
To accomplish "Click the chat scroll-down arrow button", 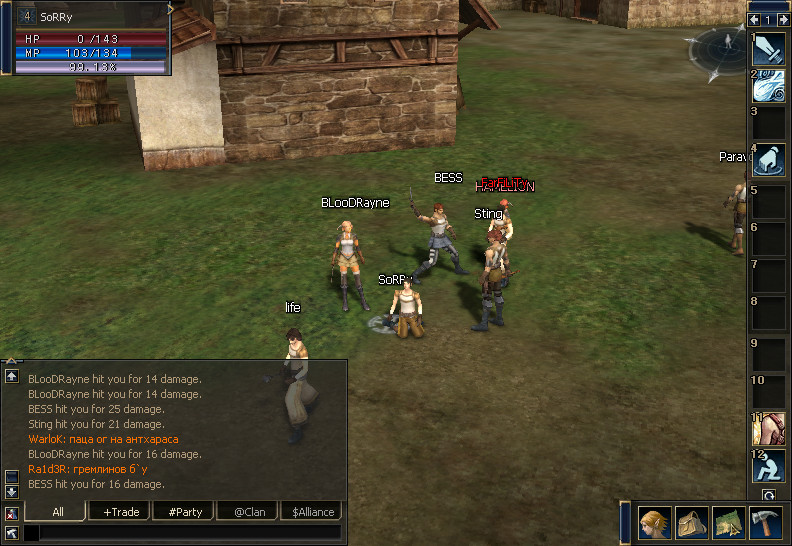I will pos(12,492).
